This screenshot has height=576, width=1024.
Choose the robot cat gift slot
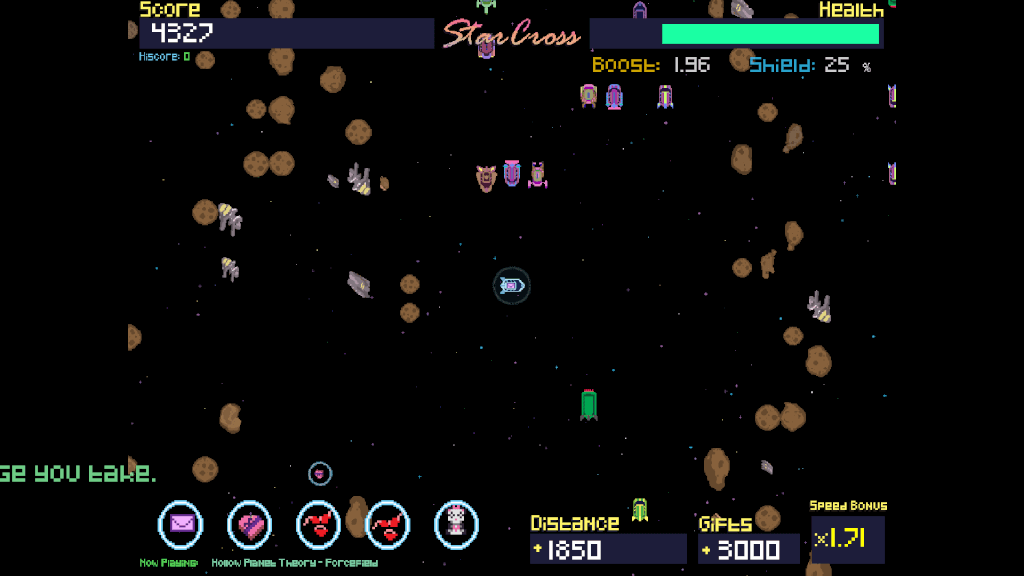tap(456, 524)
